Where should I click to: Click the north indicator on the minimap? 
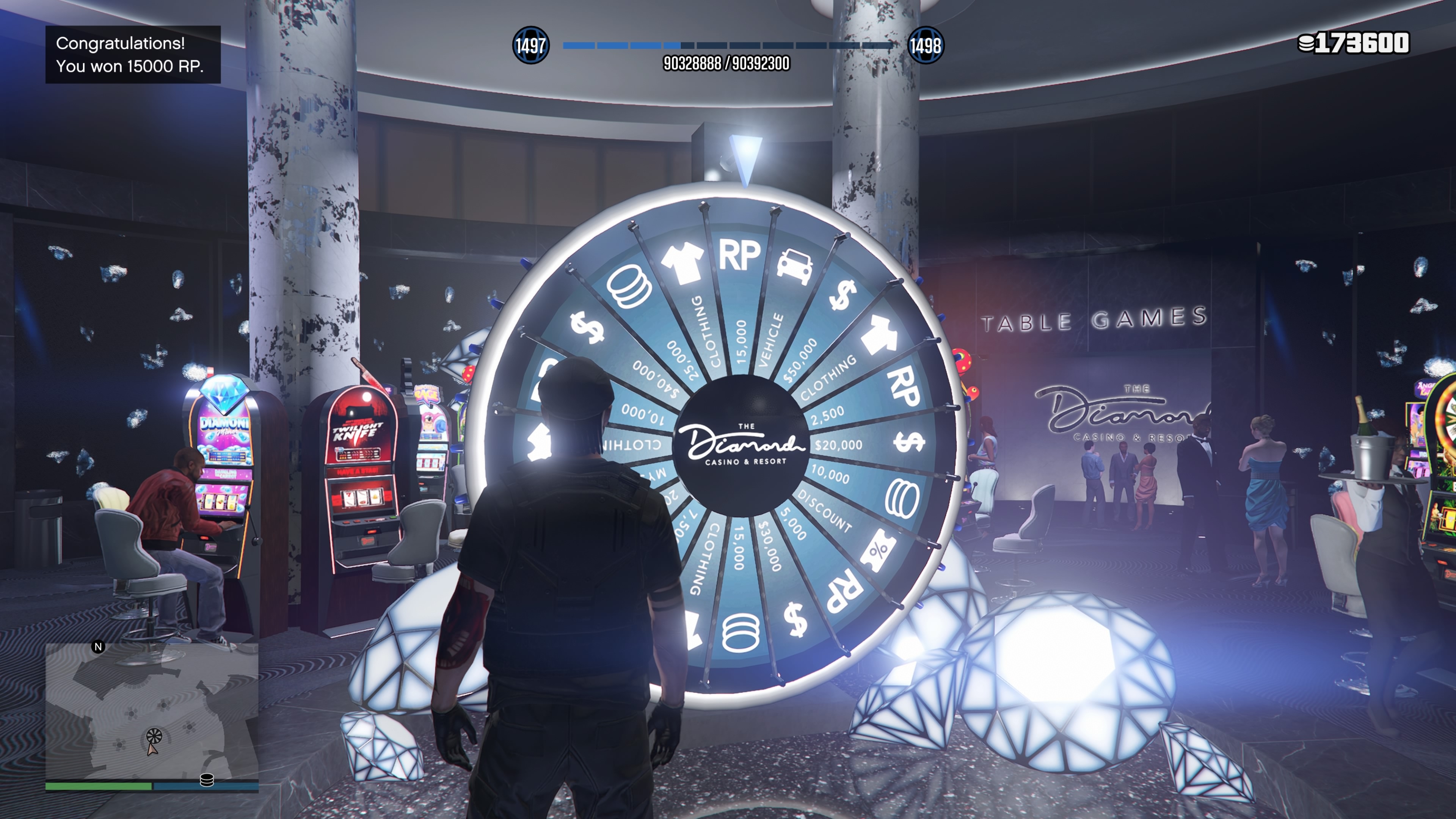pyautogui.click(x=98, y=646)
